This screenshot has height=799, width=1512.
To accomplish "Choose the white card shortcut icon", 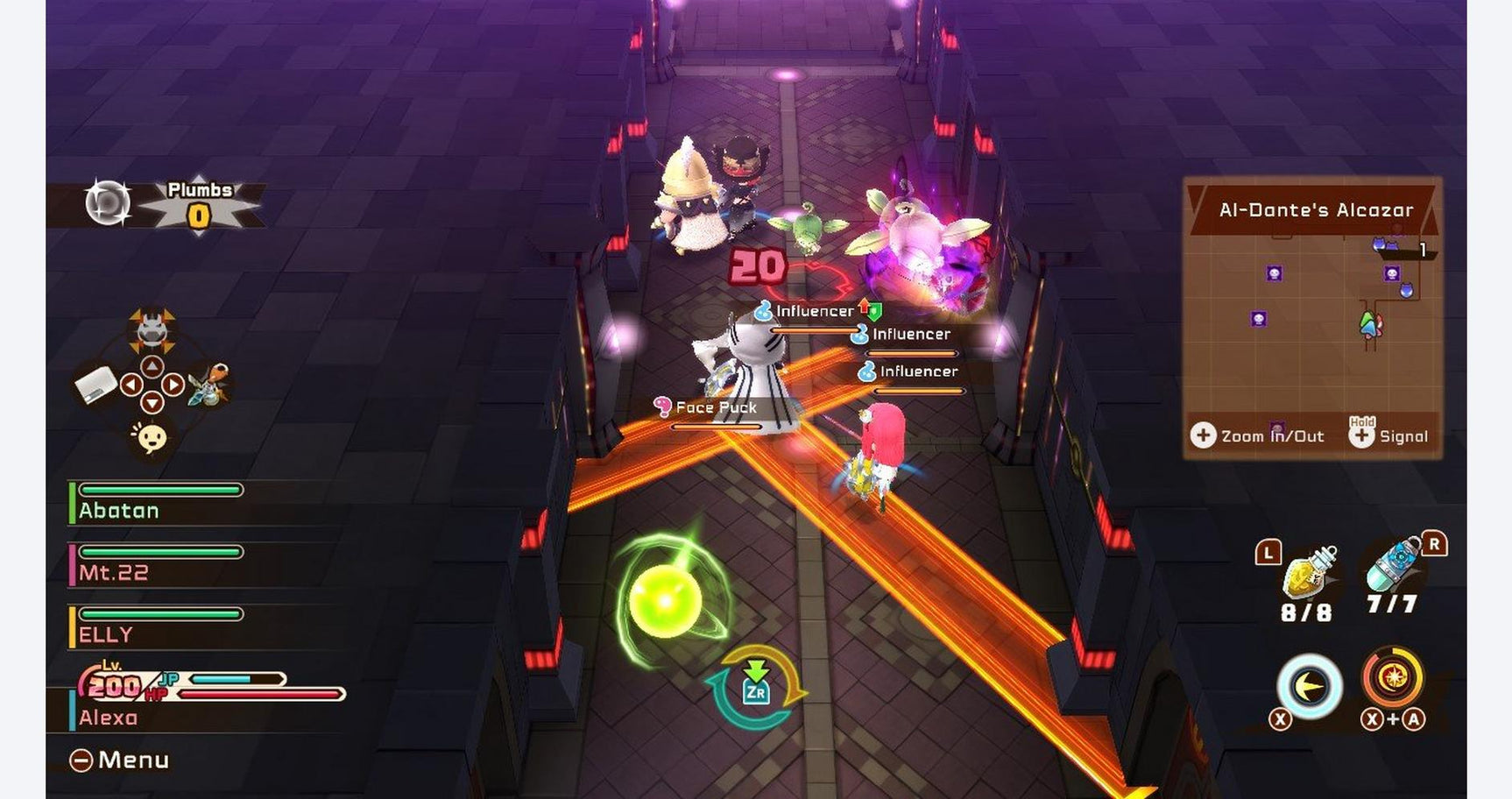I will [x=95, y=385].
